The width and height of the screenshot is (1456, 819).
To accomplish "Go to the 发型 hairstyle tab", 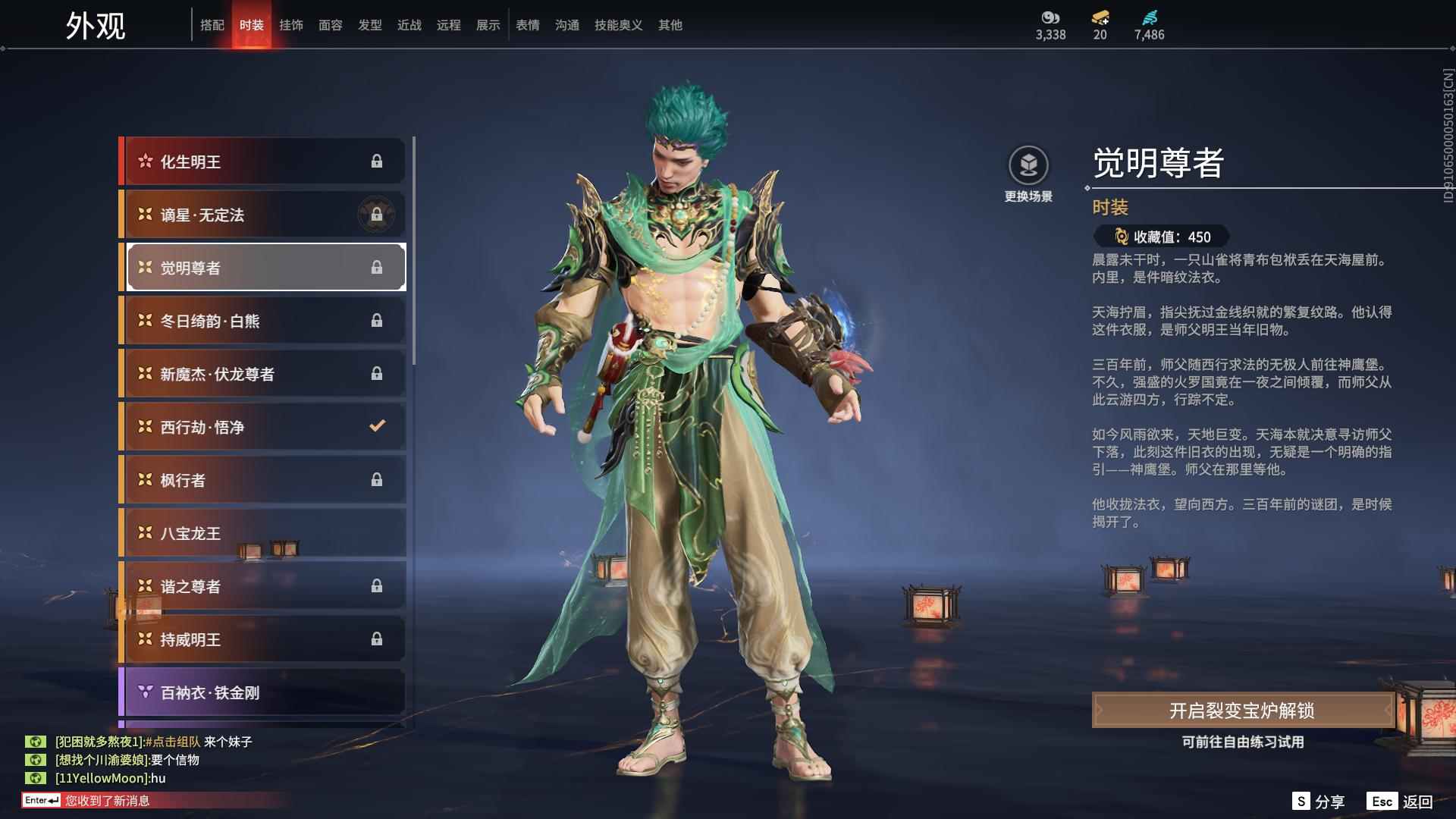I will (370, 25).
